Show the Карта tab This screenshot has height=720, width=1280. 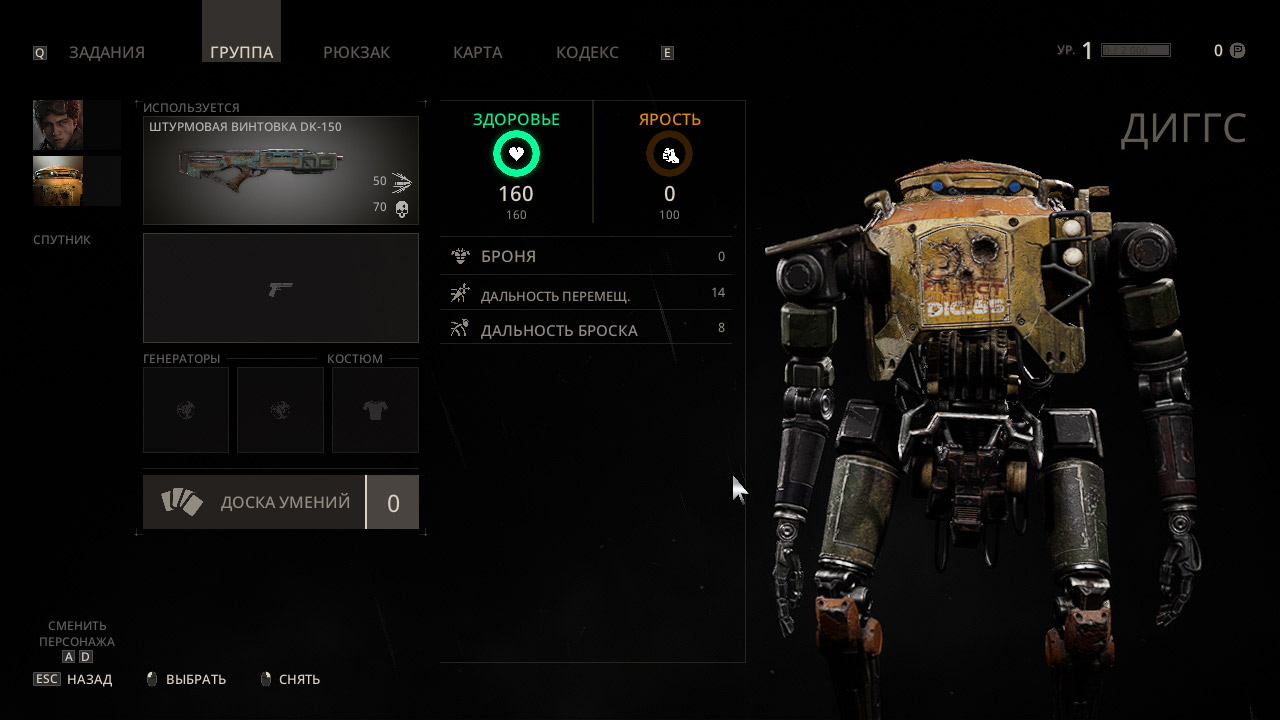tap(477, 53)
